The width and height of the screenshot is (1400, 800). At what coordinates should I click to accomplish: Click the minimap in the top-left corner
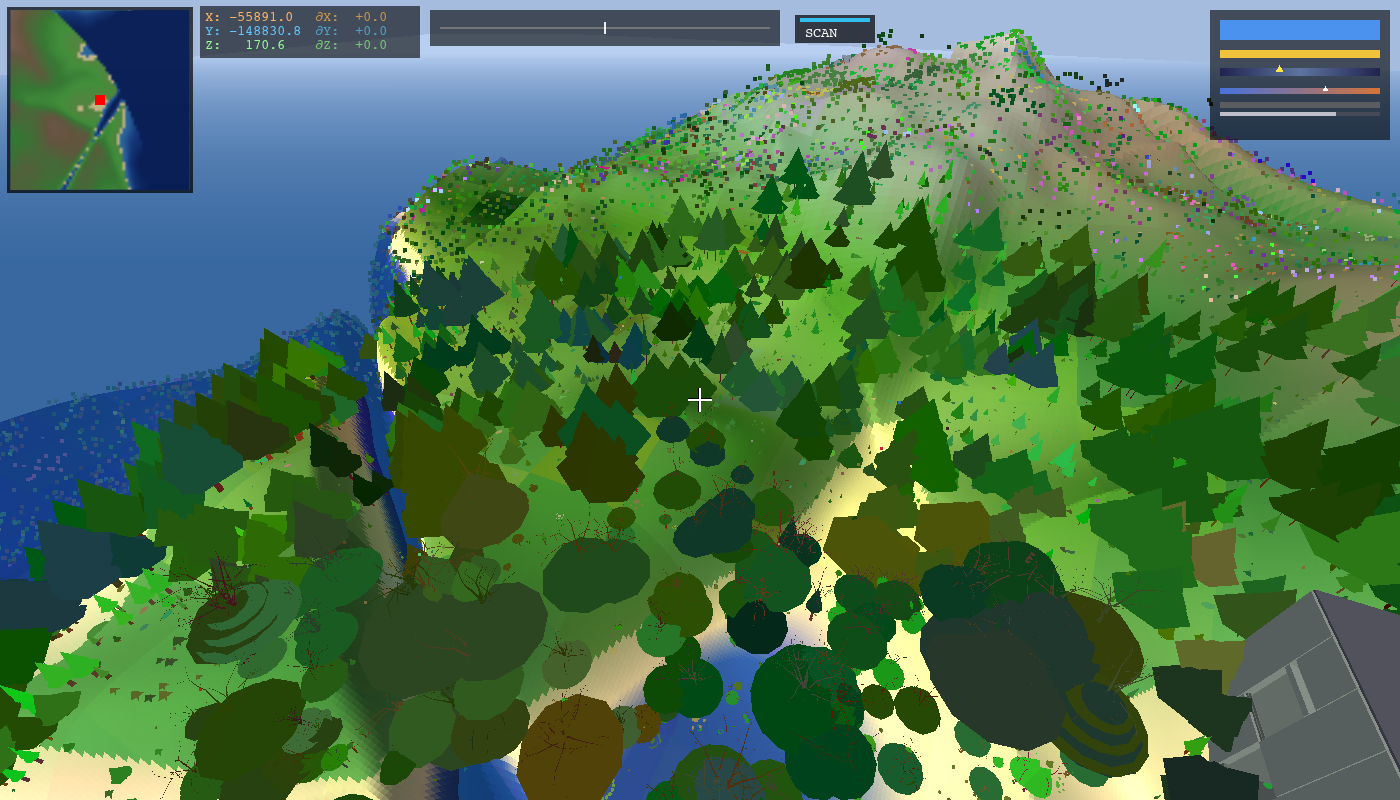100,100
